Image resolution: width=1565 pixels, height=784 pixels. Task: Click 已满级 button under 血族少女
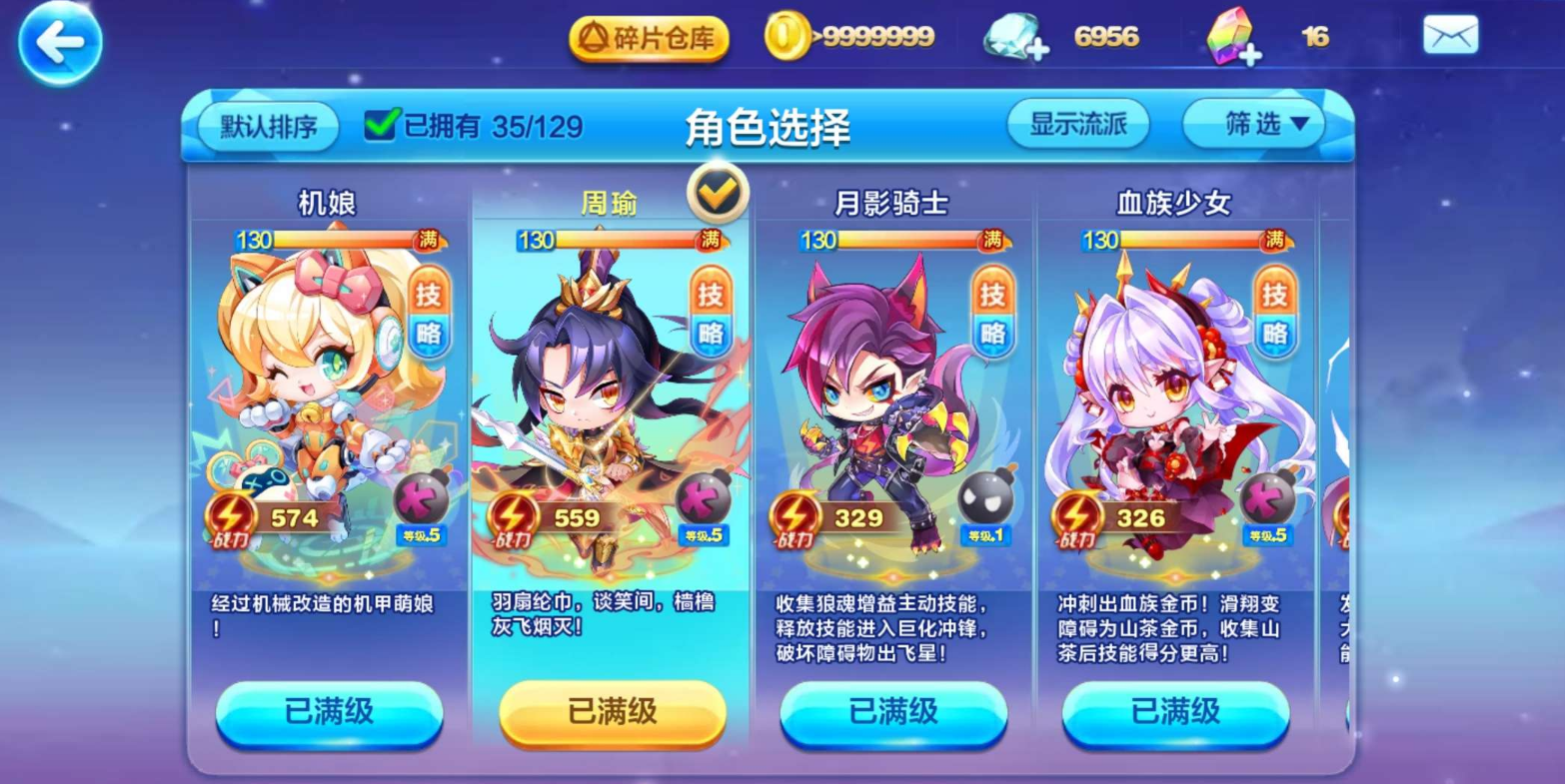pyautogui.click(x=1176, y=714)
